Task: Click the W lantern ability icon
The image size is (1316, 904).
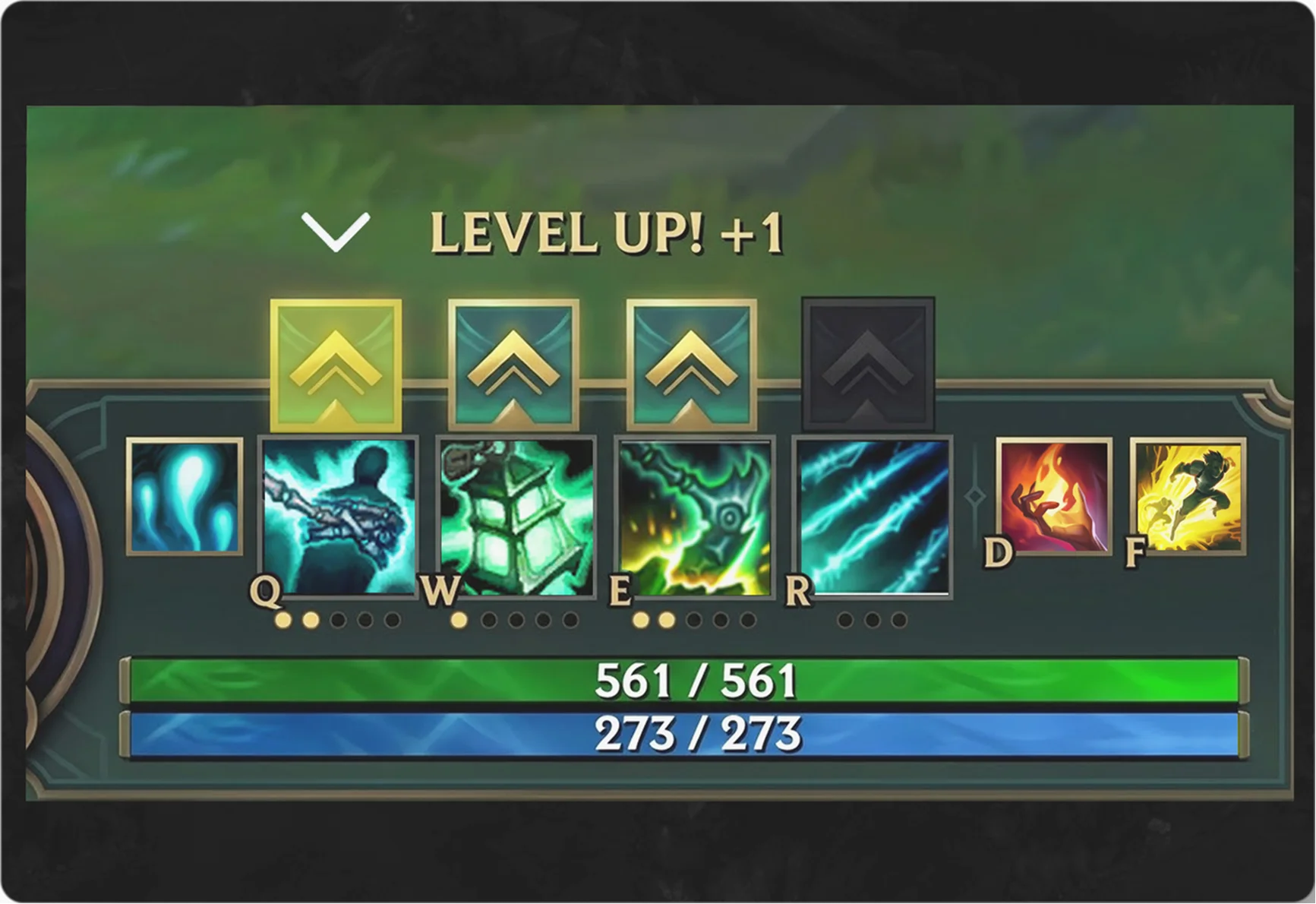Action: (x=515, y=517)
